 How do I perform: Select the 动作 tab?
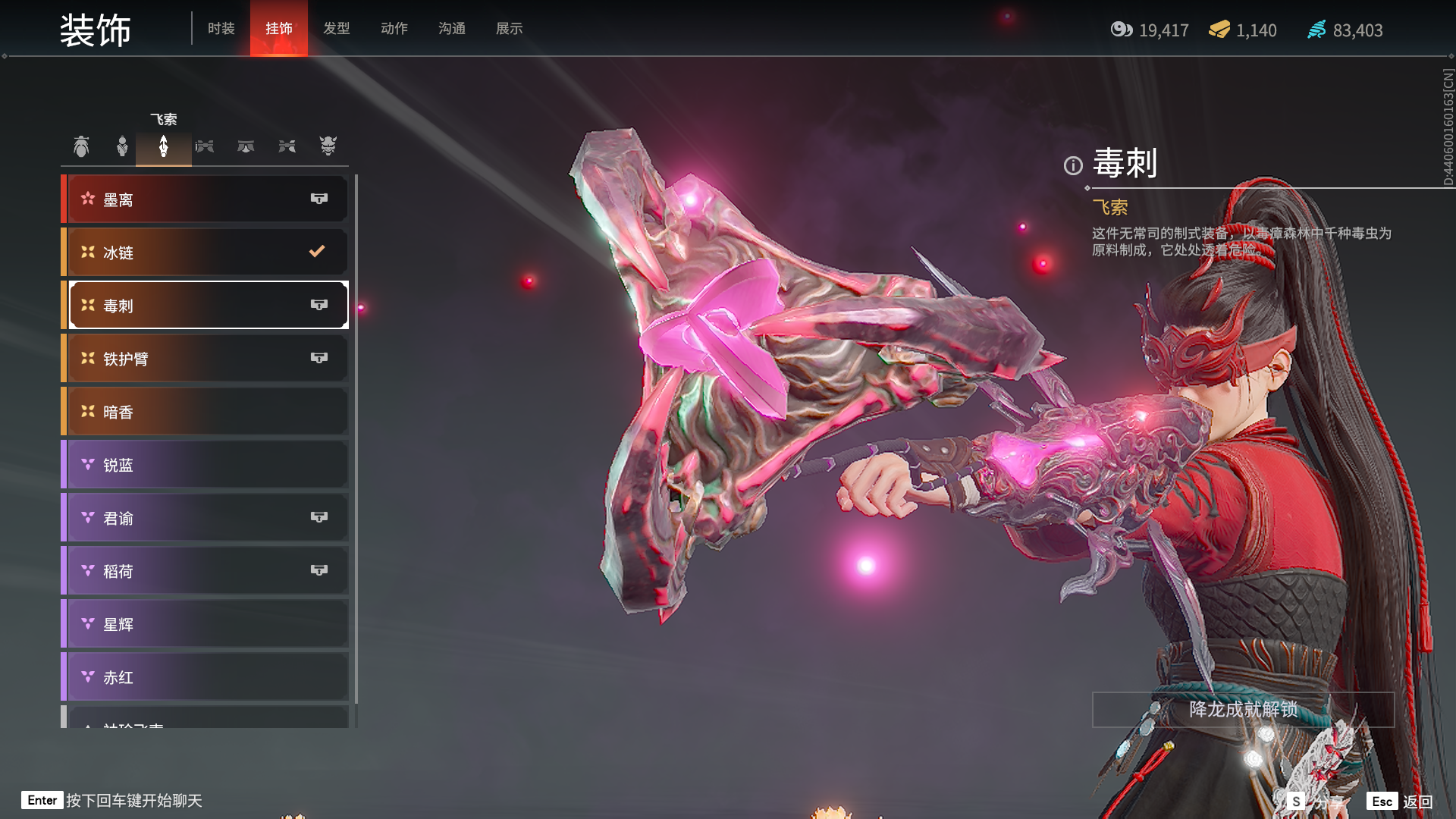point(394,28)
